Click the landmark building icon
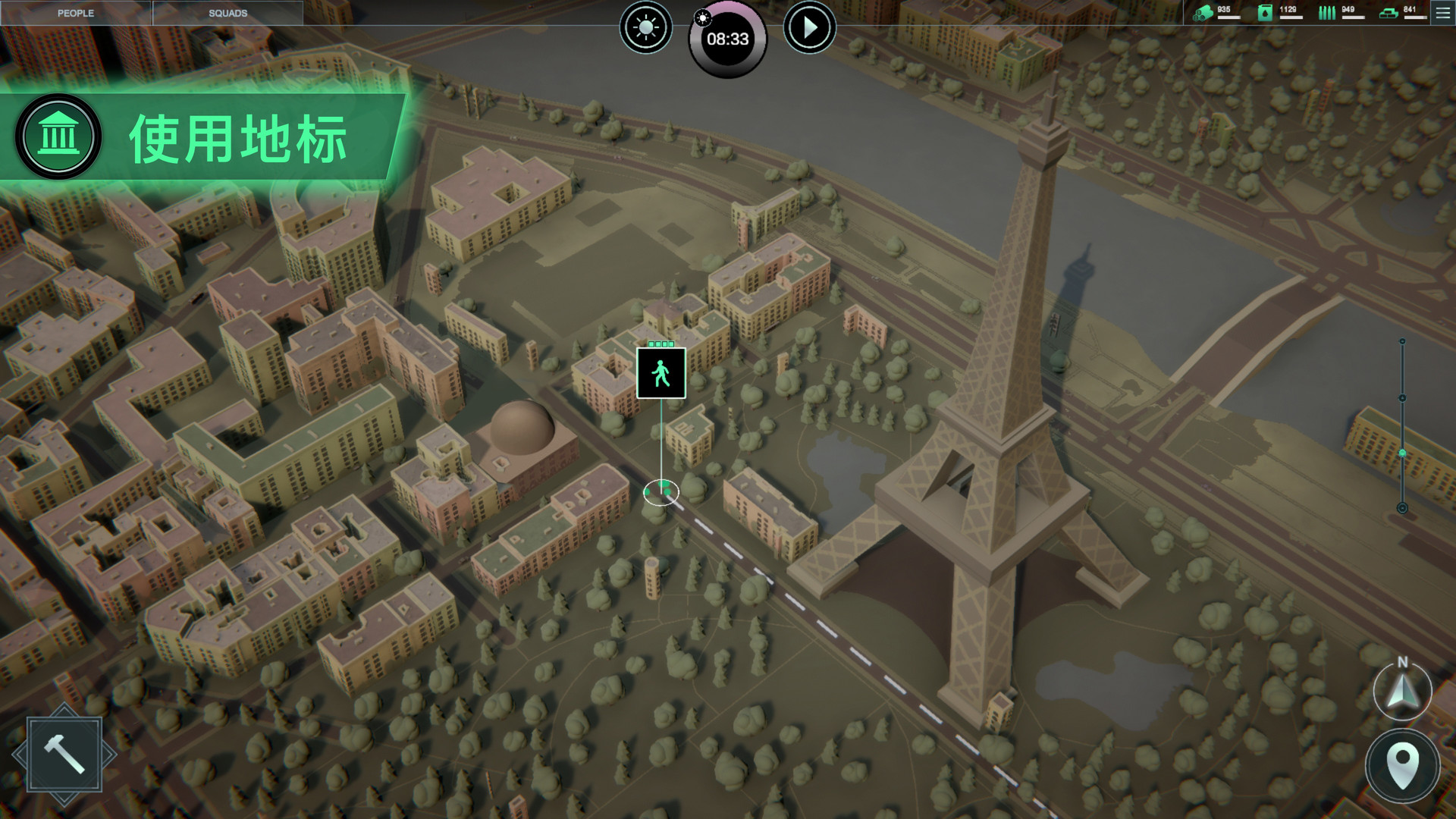Image resolution: width=1456 pixels, height=819 pixels. pyautogui.click(x=58, y=137)
